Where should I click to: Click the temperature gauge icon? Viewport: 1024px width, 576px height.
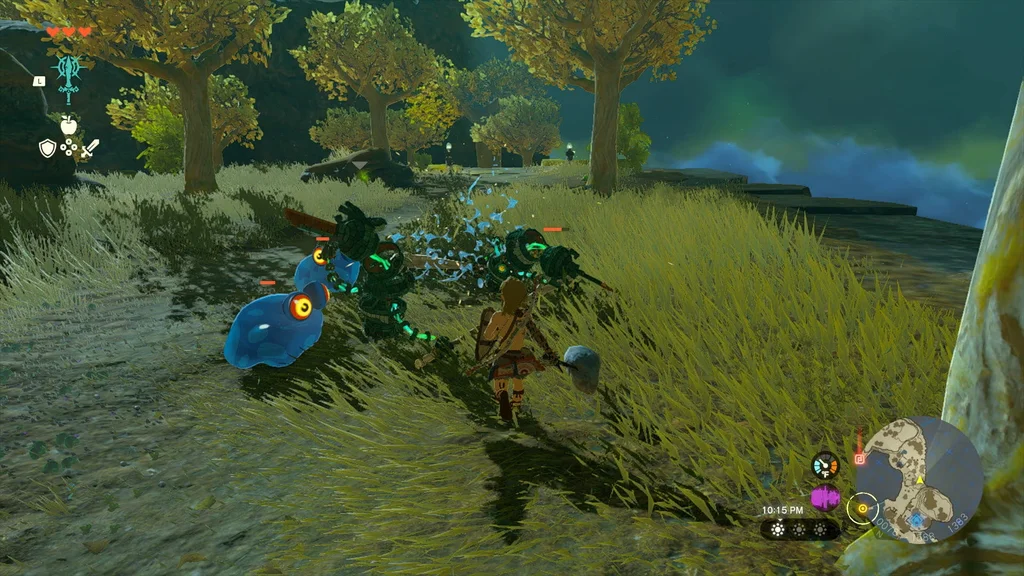click(825, 465)
